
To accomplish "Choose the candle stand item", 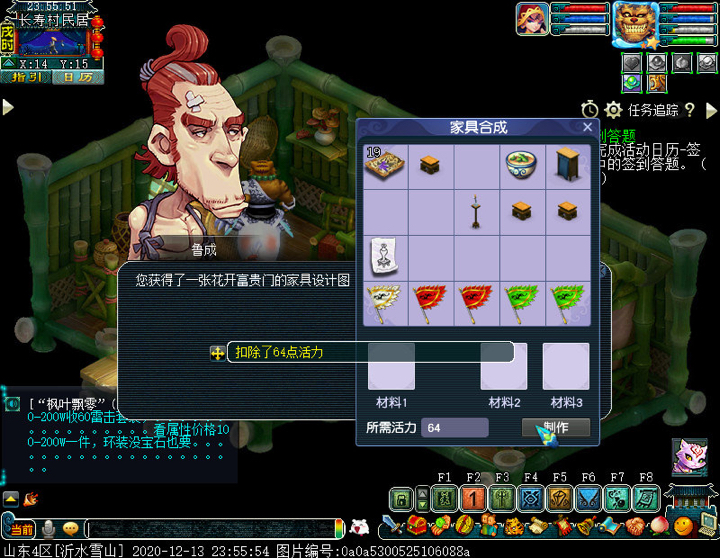I will [477, 211].
